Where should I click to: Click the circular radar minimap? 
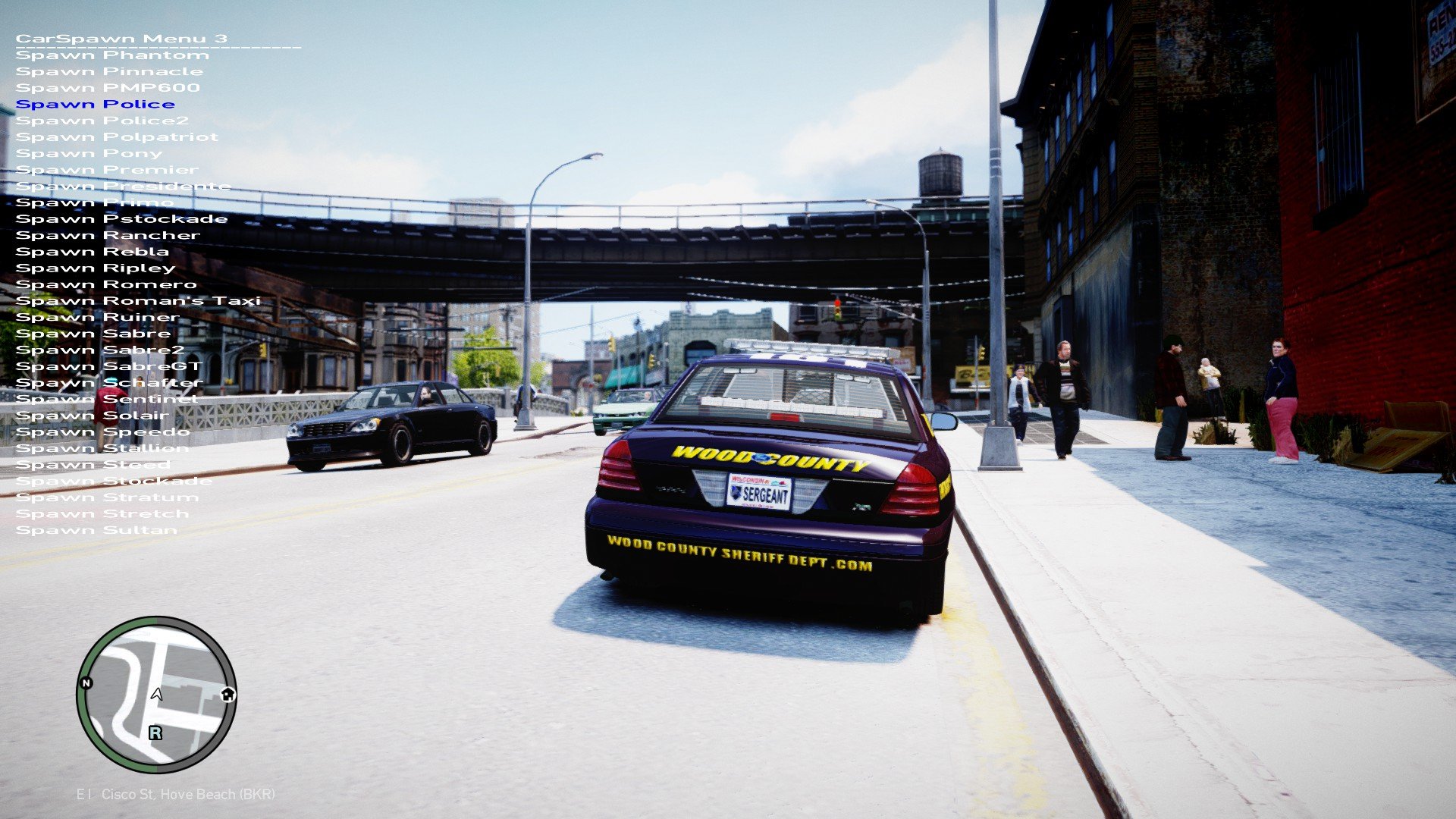(x=156, y=695)
